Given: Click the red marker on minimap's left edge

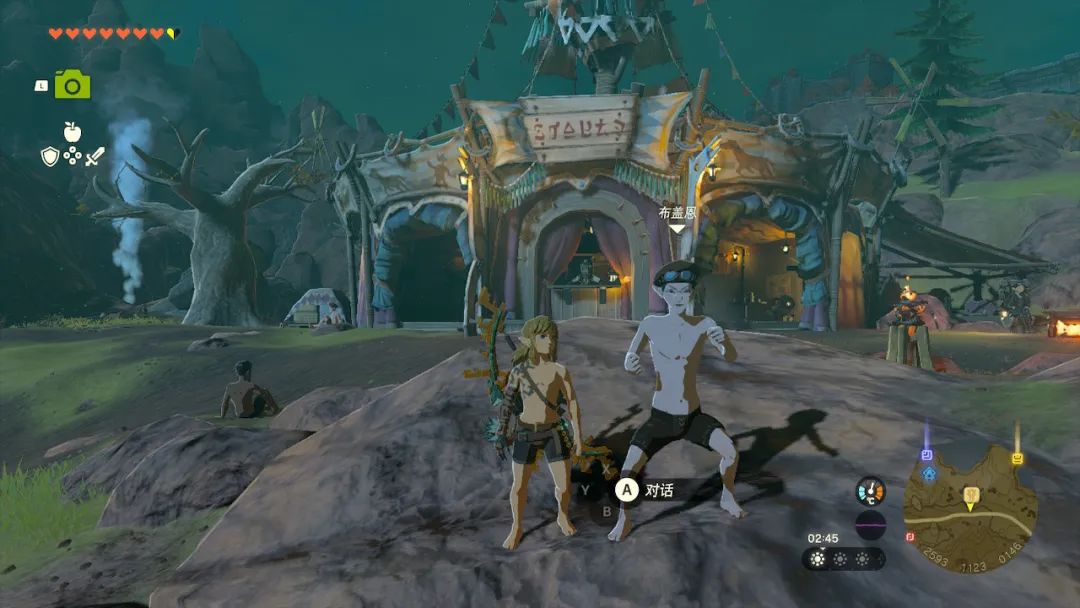Looking at the screenshot, I should coord(910,536).
